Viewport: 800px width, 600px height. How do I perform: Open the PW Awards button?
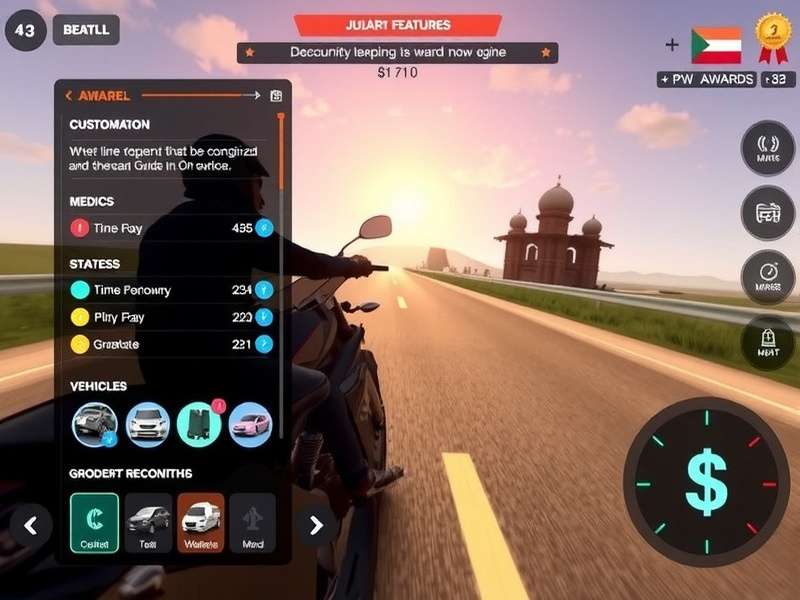707,79
